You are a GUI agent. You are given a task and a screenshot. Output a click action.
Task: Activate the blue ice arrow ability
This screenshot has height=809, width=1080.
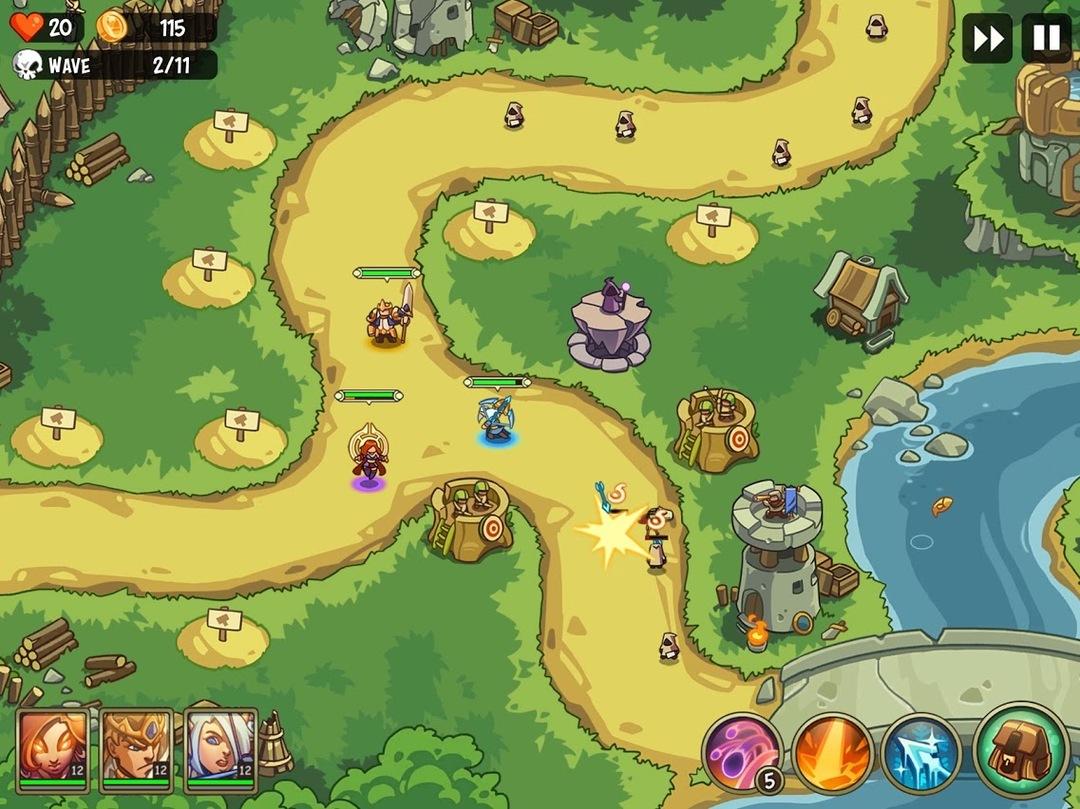(x=921, y=753)
